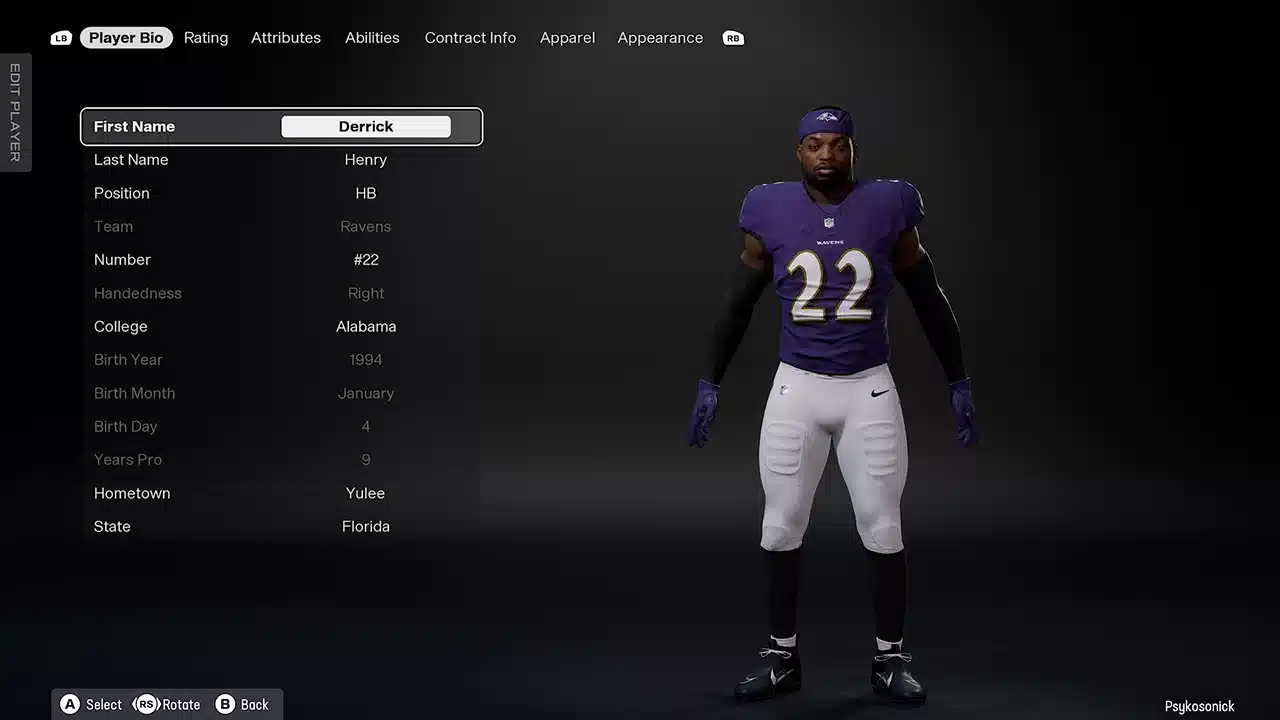Viewport: 1280px width, 720px height.
Task: Open the Appearance tab
Action: click(660, 38)
